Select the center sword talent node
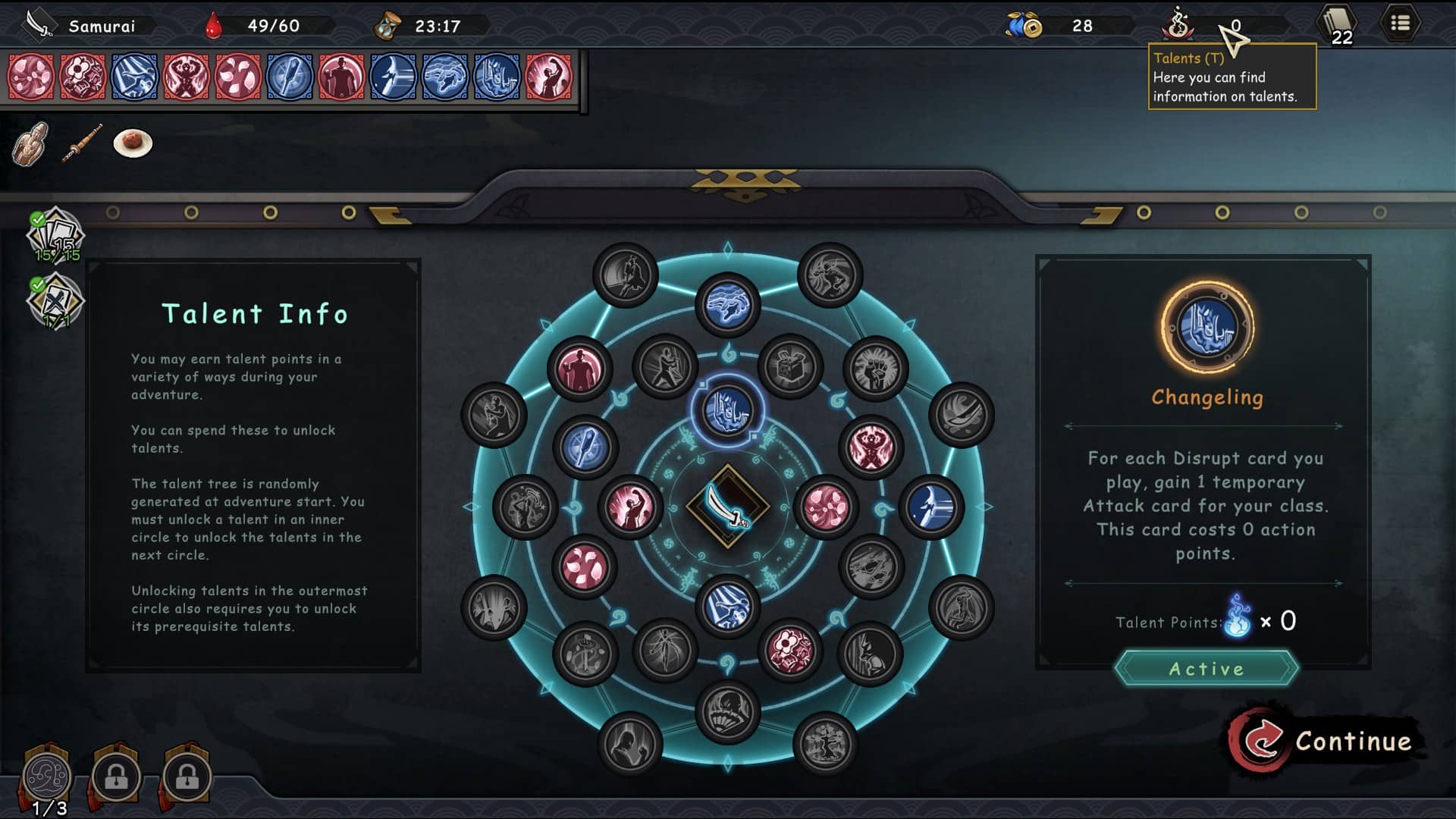The height and width of the screenshot is (819, 1456). pos(727,506)
